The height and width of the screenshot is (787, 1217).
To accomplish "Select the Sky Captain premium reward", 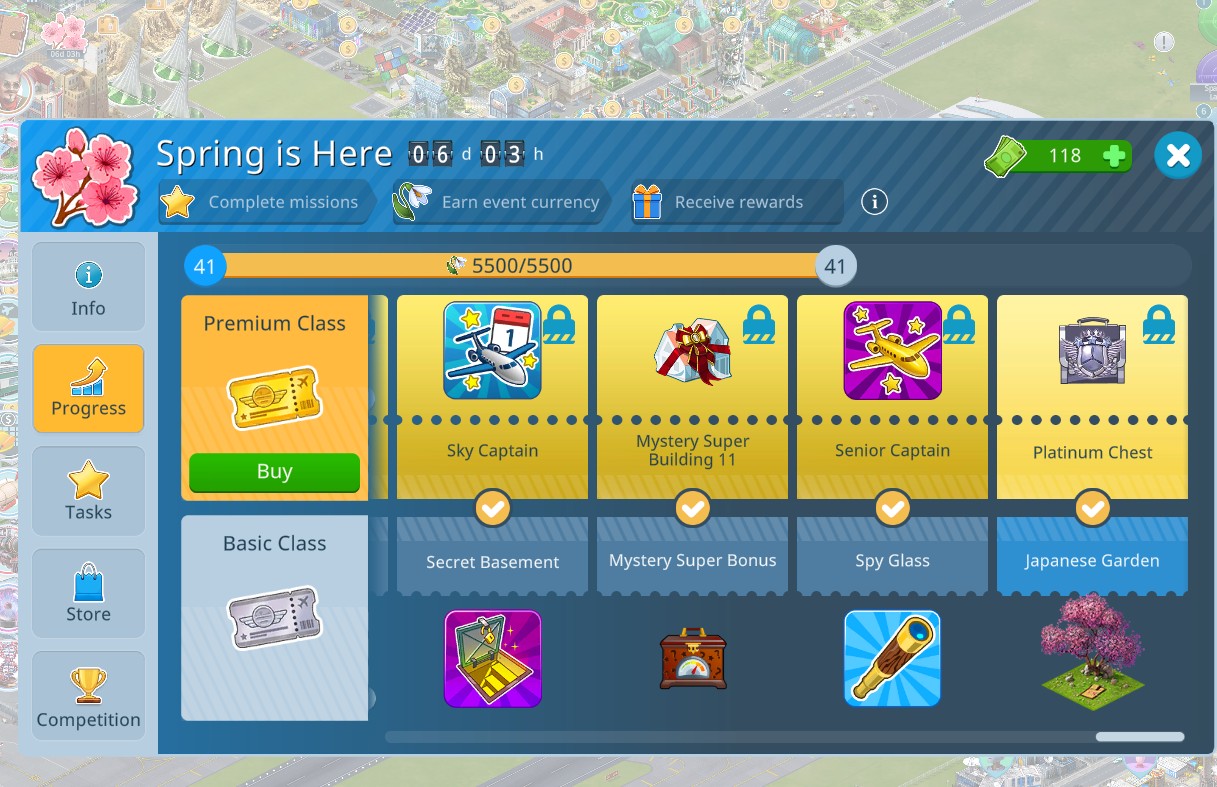I will tap(492, 351).
